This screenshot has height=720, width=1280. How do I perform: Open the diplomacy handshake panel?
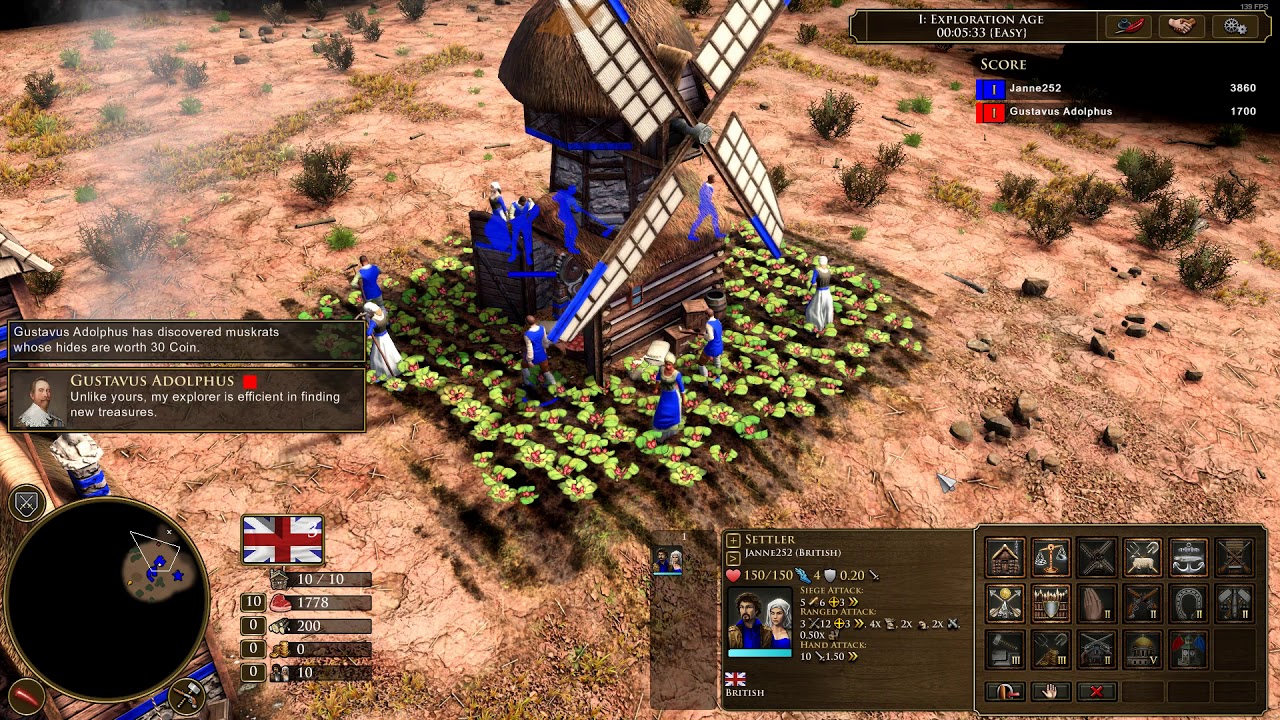tap(1181, 27)
